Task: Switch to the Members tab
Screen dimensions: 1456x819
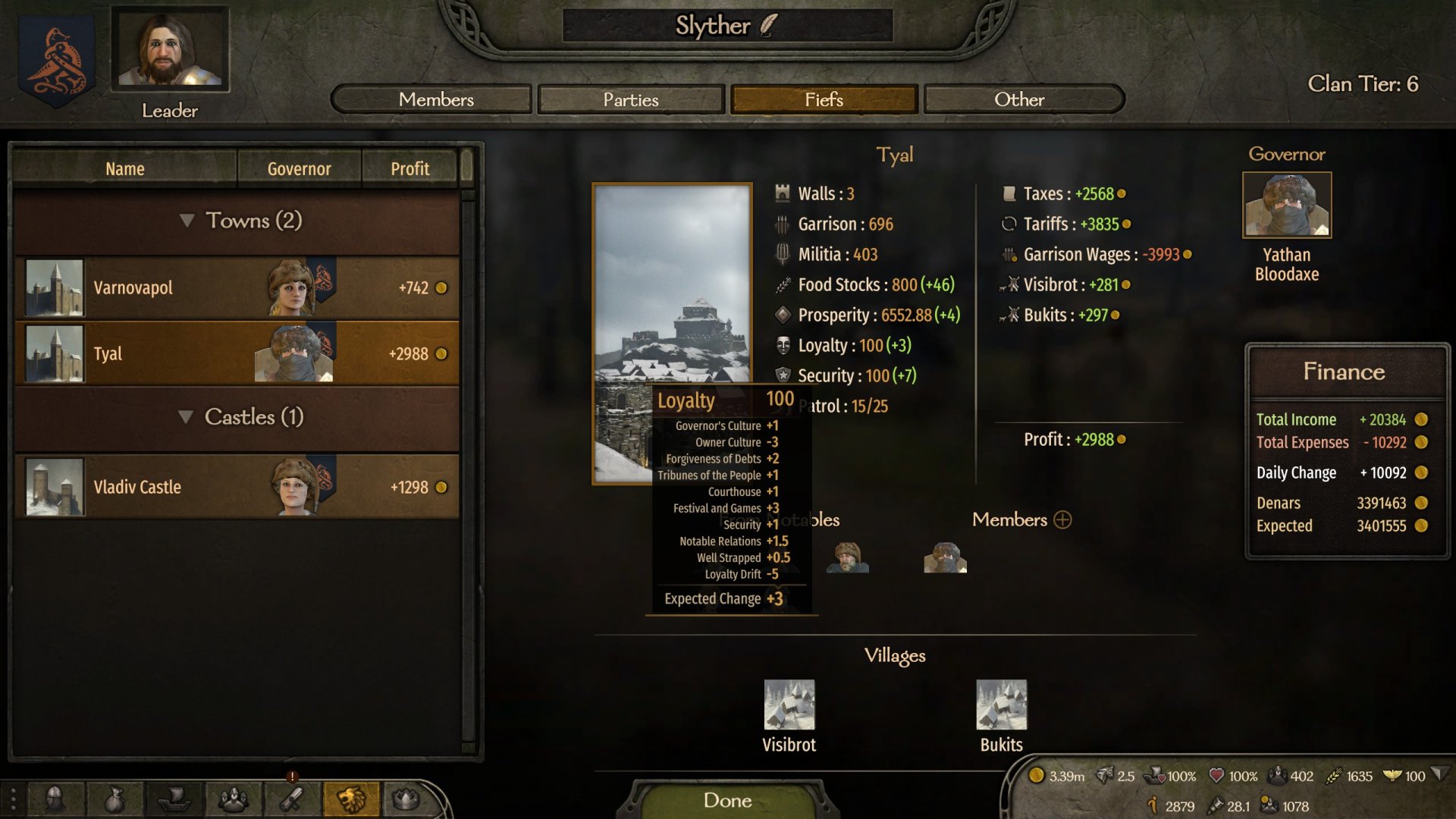Action: (435, 99)
